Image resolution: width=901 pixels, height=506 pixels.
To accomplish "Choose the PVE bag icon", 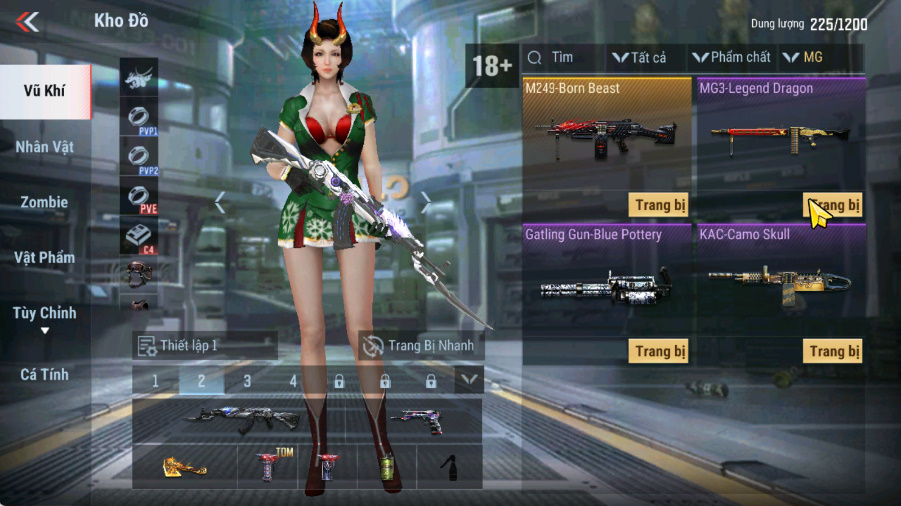I will (x=139, y=195).
